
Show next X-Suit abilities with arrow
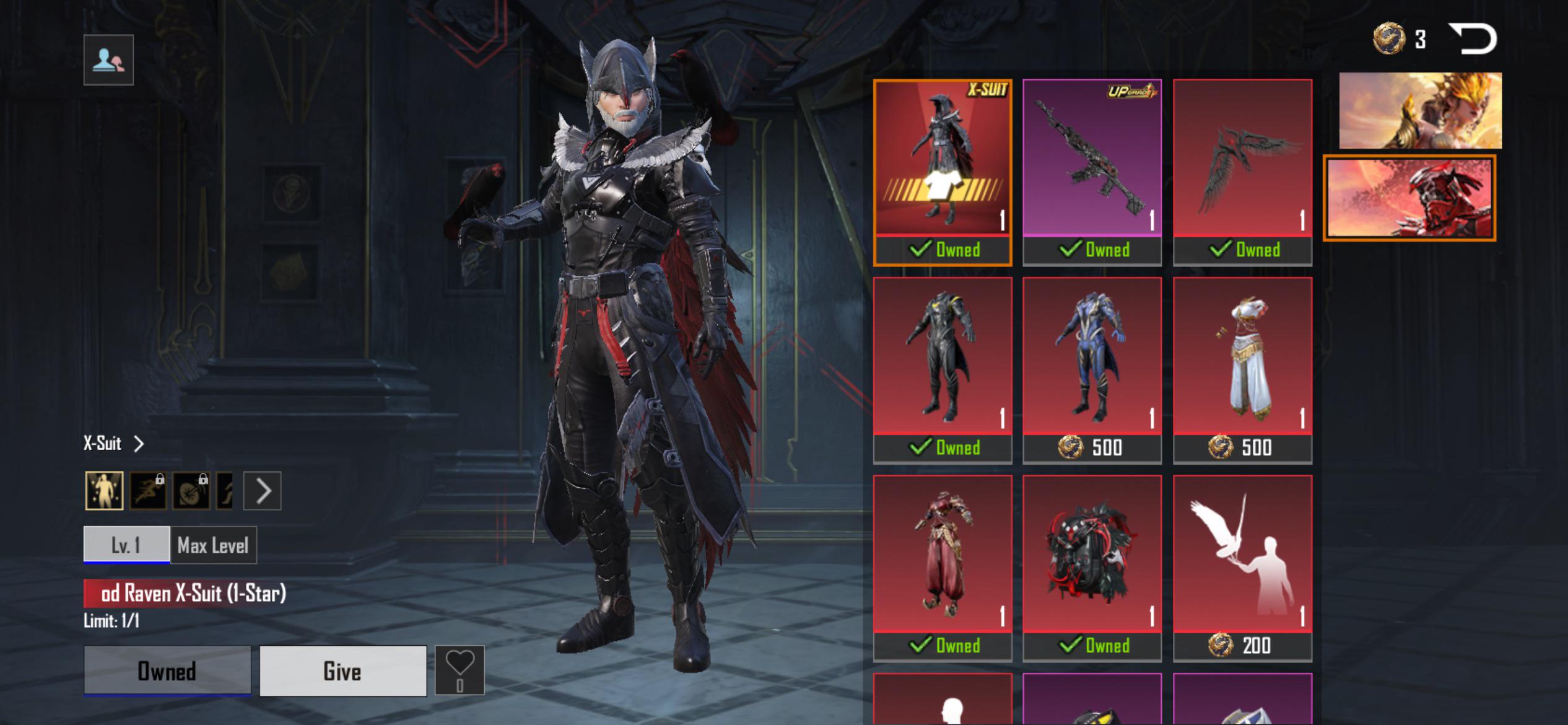coord(263,491)
